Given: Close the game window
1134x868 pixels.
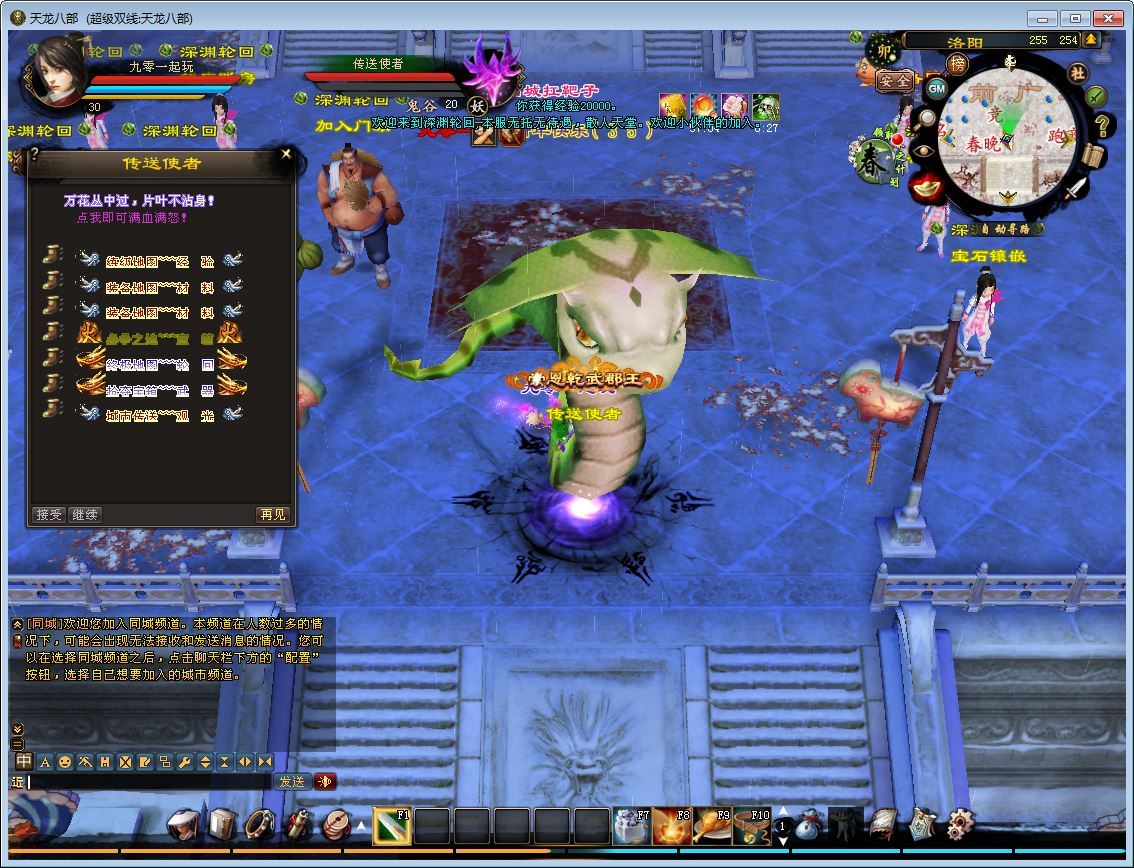Looking at the screenshot, I should click(x=1108, y=18).
